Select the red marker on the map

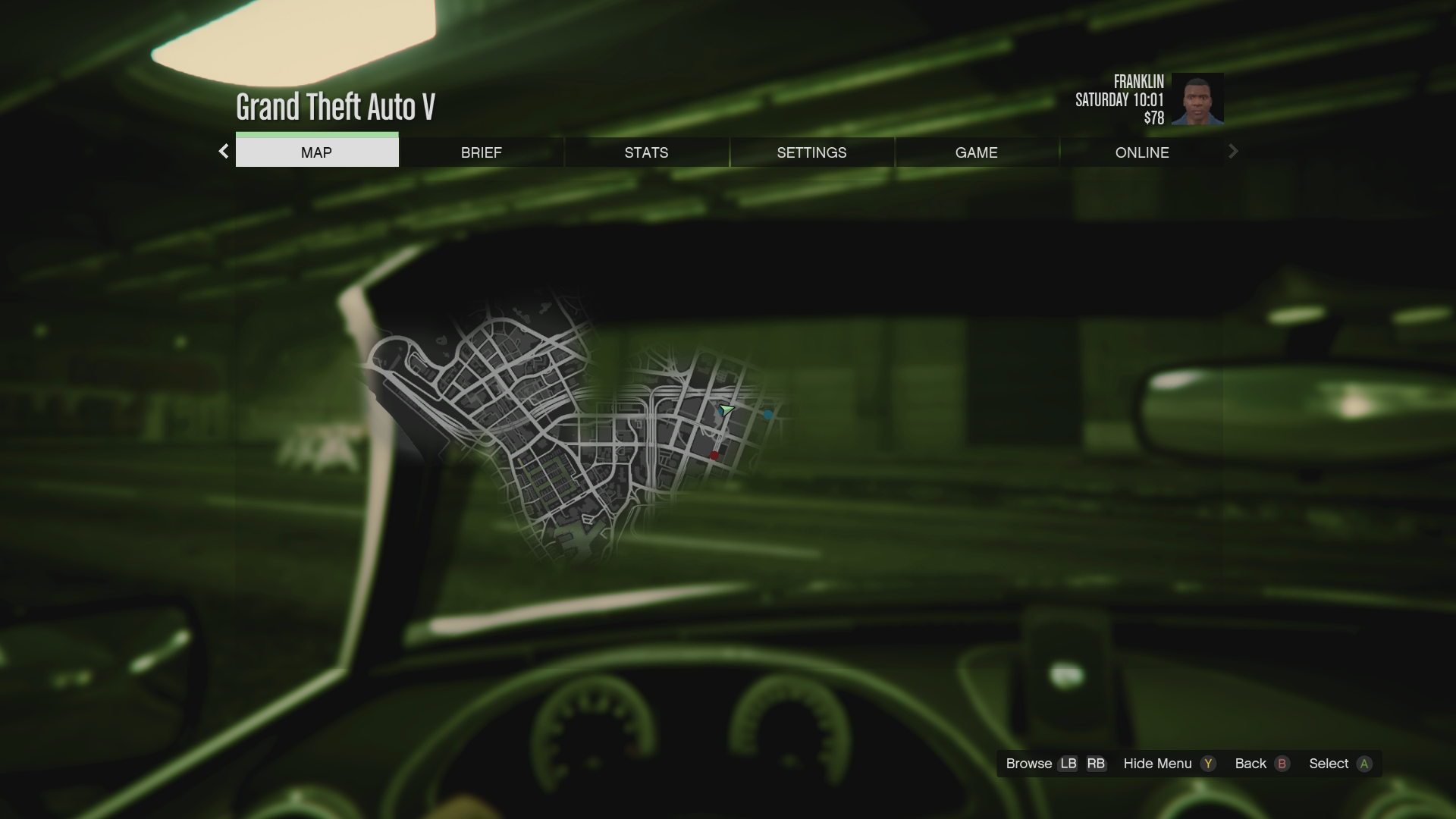point(714,455)
